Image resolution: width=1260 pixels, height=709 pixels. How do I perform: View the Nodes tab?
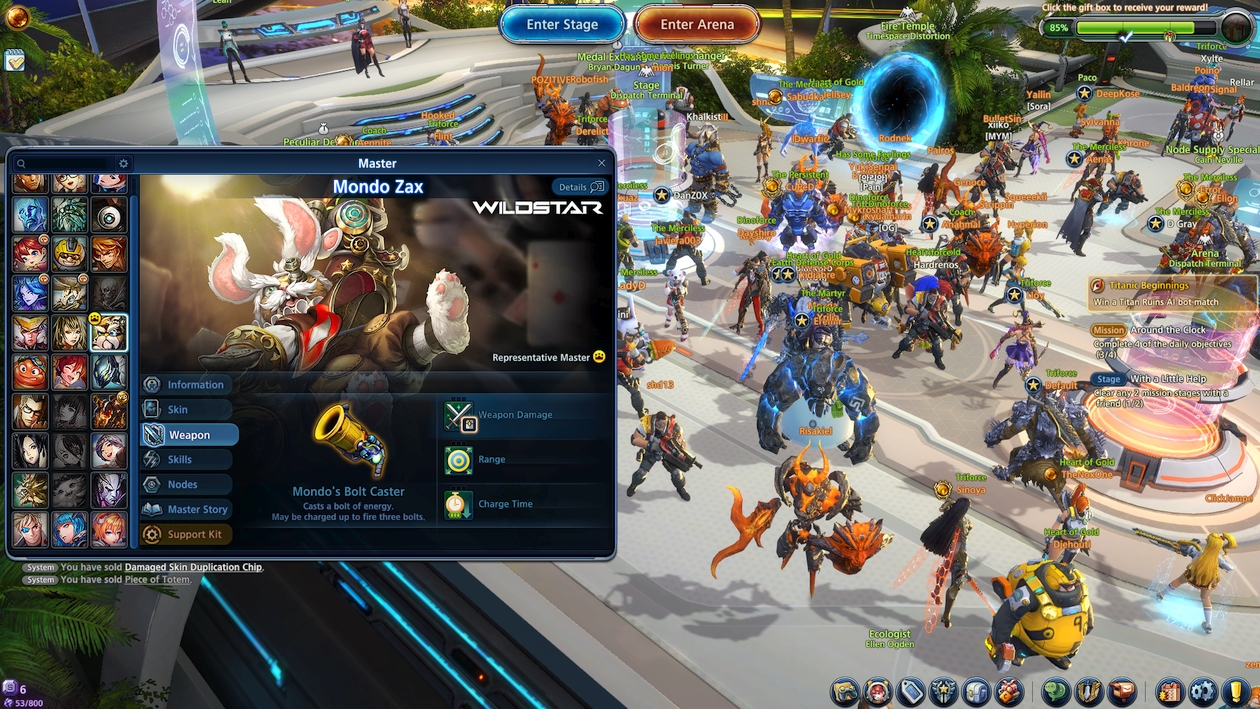coord(186,485)
